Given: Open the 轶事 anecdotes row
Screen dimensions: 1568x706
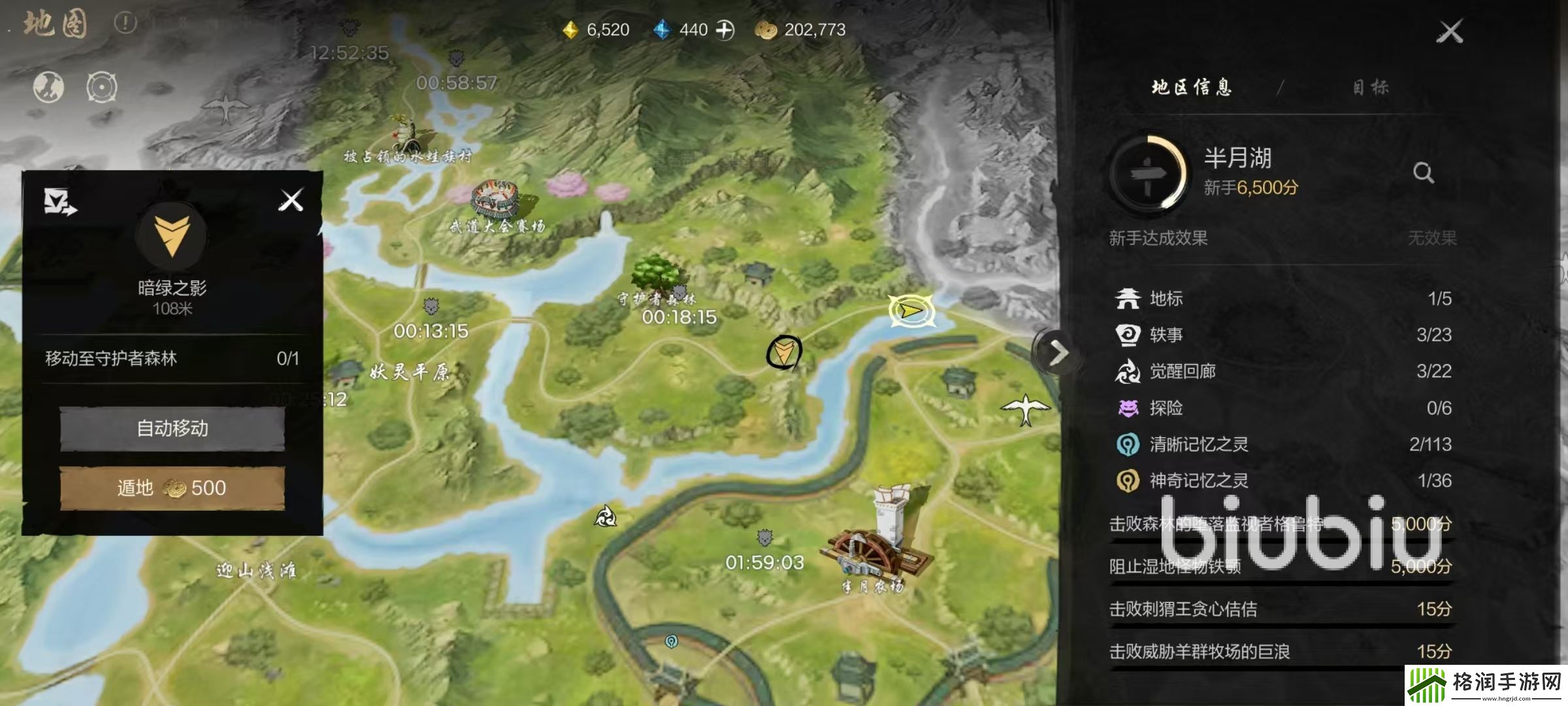Looking at the screenshot, I should tap(1282, 335).
